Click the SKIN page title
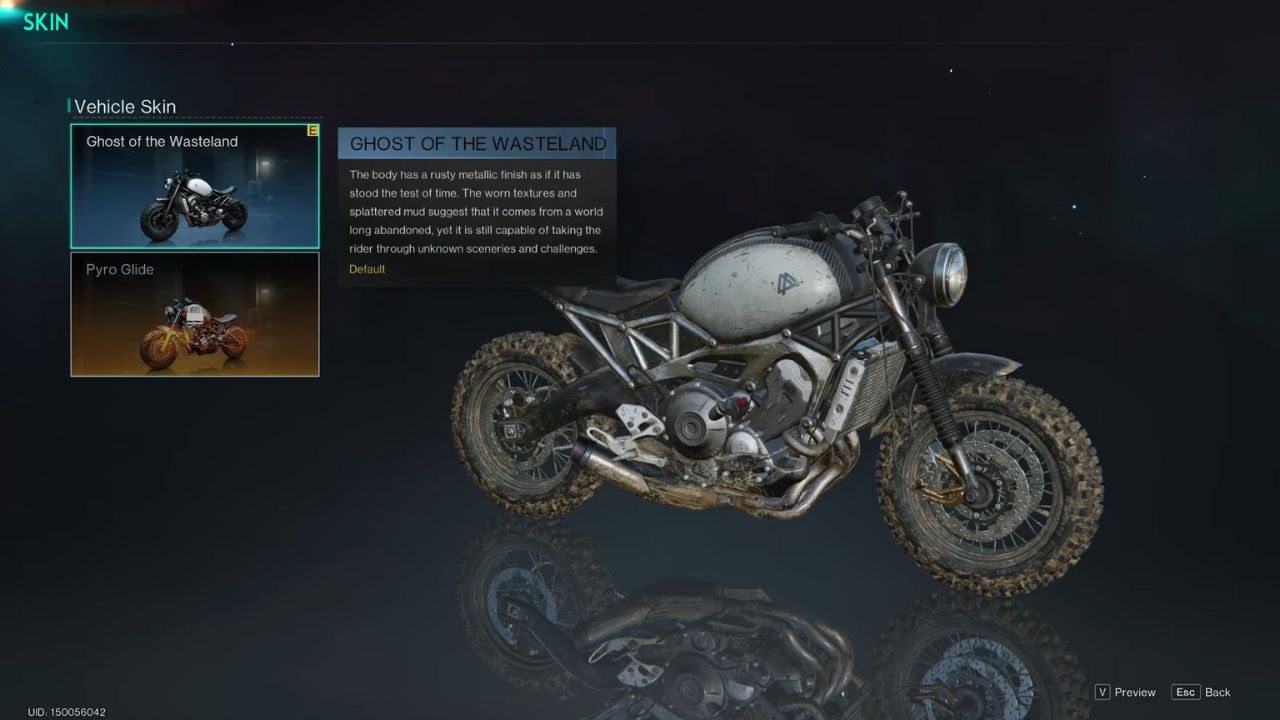The width and height of the screenshot is (1280, 720). (45, 21)
